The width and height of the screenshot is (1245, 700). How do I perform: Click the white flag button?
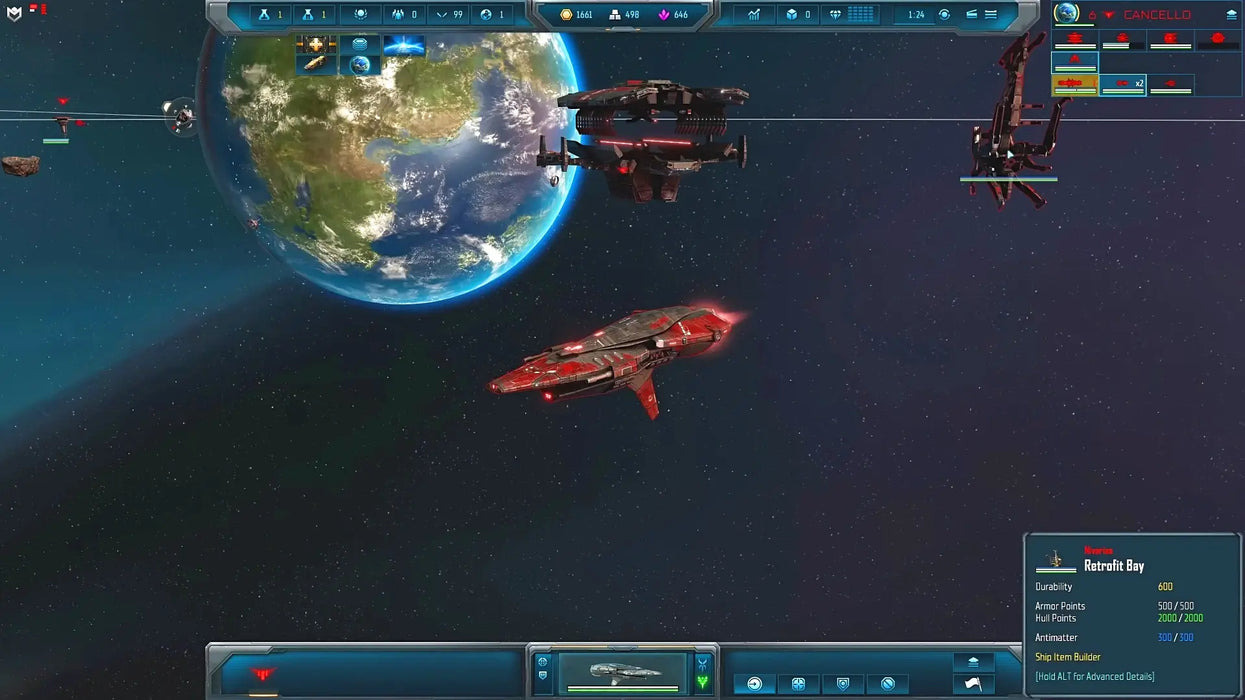click(x=973, y=685)
